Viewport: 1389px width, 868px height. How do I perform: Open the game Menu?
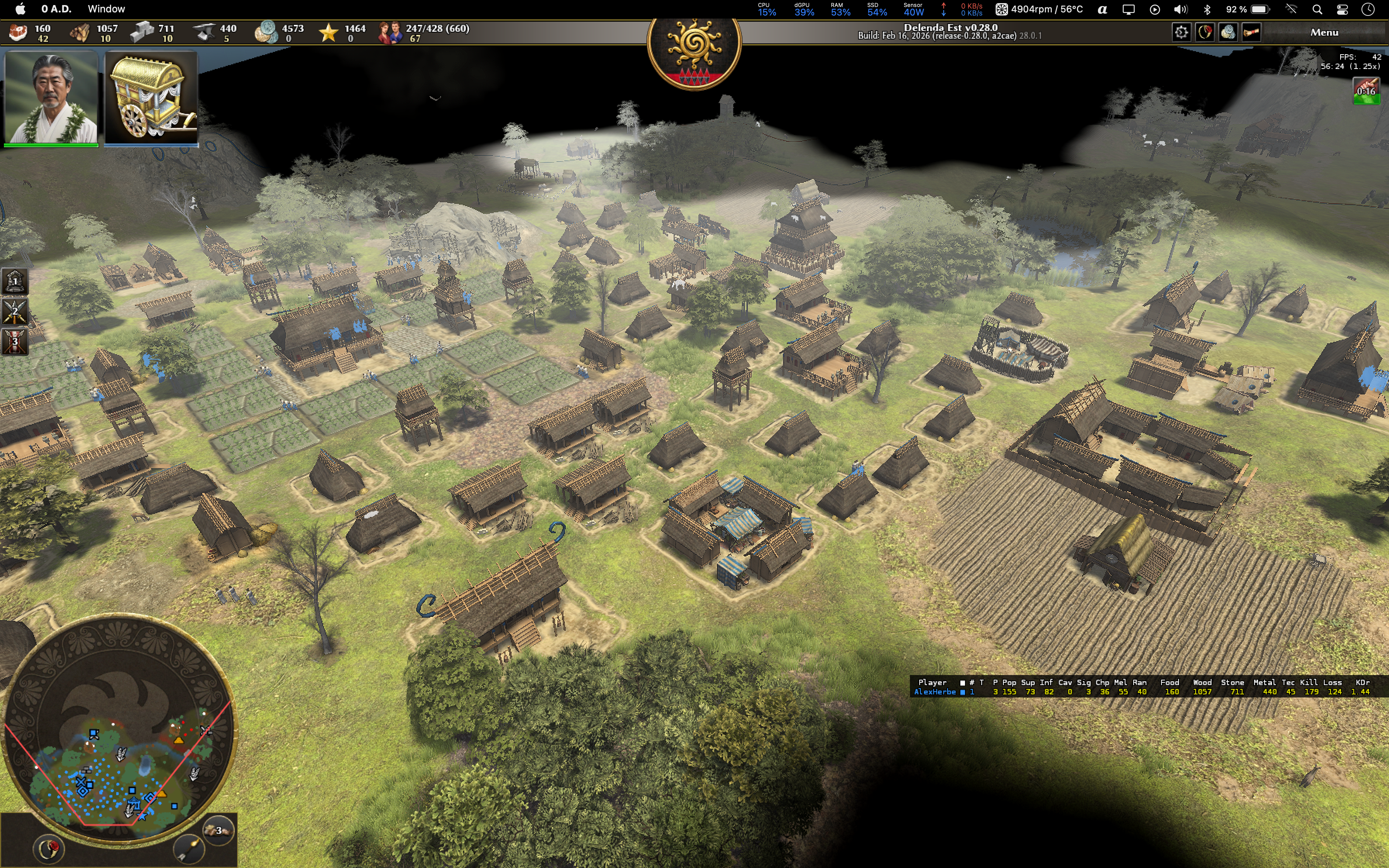click(x=1324, y=33)
